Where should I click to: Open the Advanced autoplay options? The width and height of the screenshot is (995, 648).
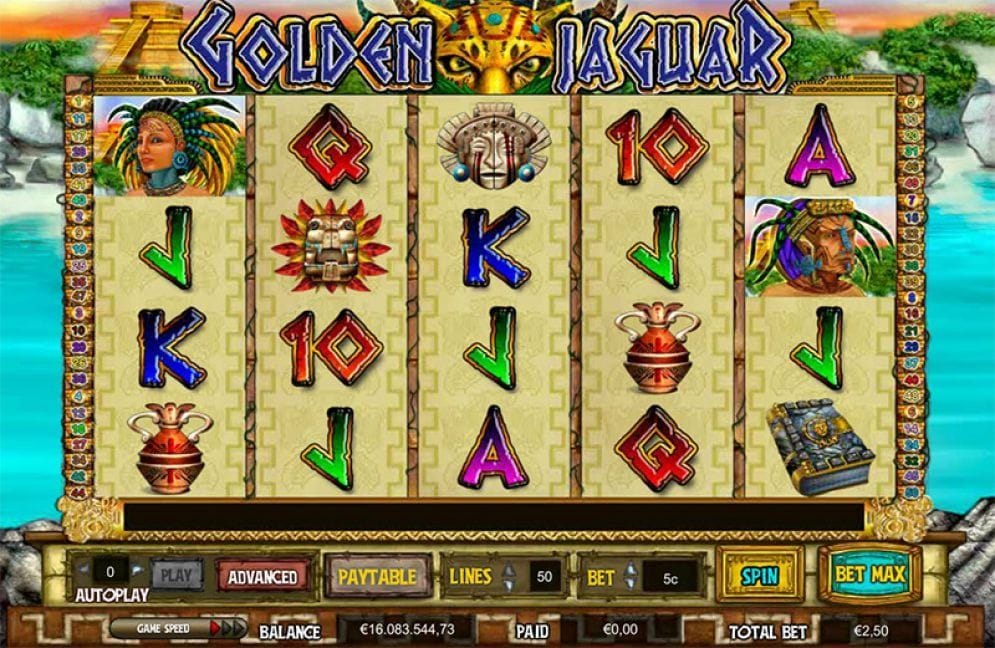(262, 576)
